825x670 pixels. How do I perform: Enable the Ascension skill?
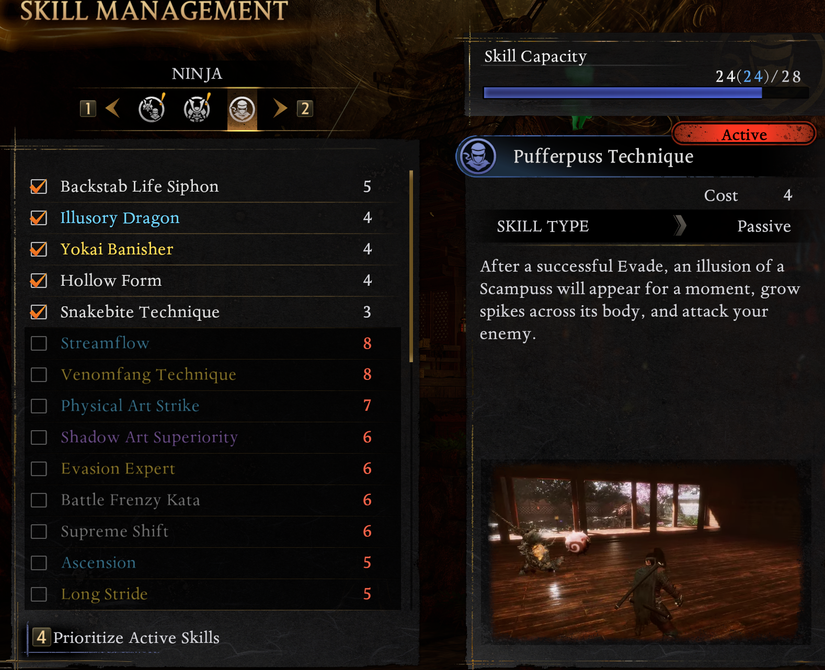(39, 563)
